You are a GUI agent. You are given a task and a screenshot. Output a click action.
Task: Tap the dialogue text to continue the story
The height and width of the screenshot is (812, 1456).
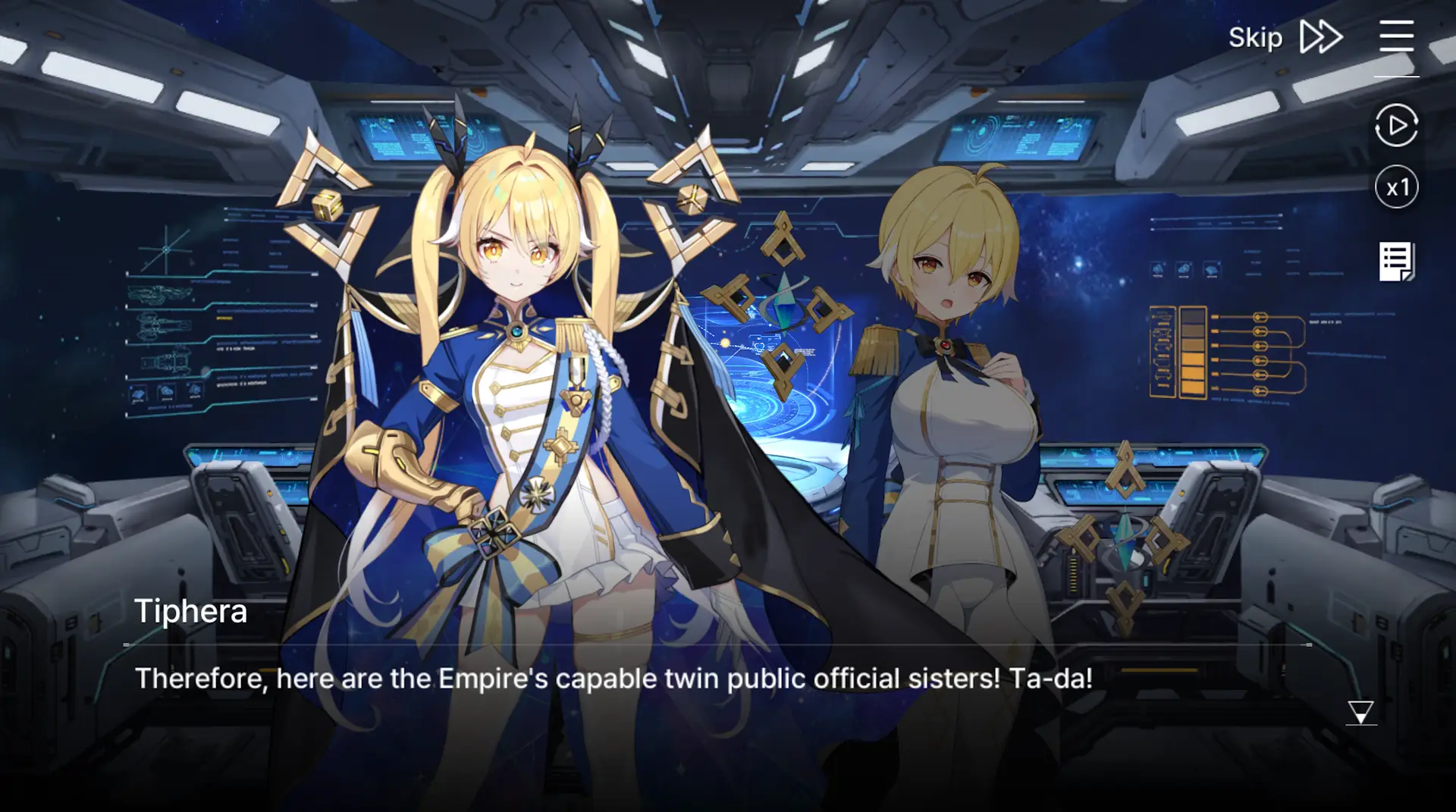tap(614, 679)
